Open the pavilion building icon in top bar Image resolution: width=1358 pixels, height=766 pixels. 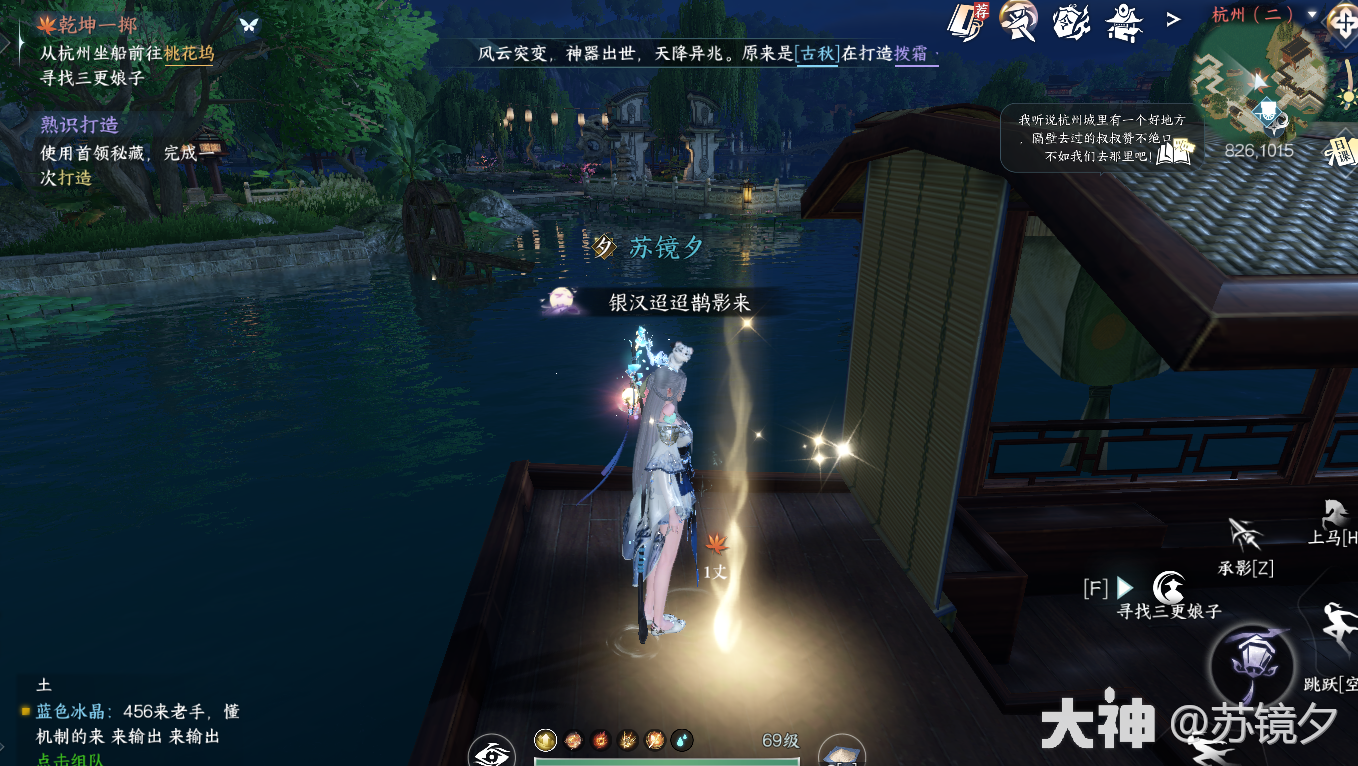point(1124,22)
